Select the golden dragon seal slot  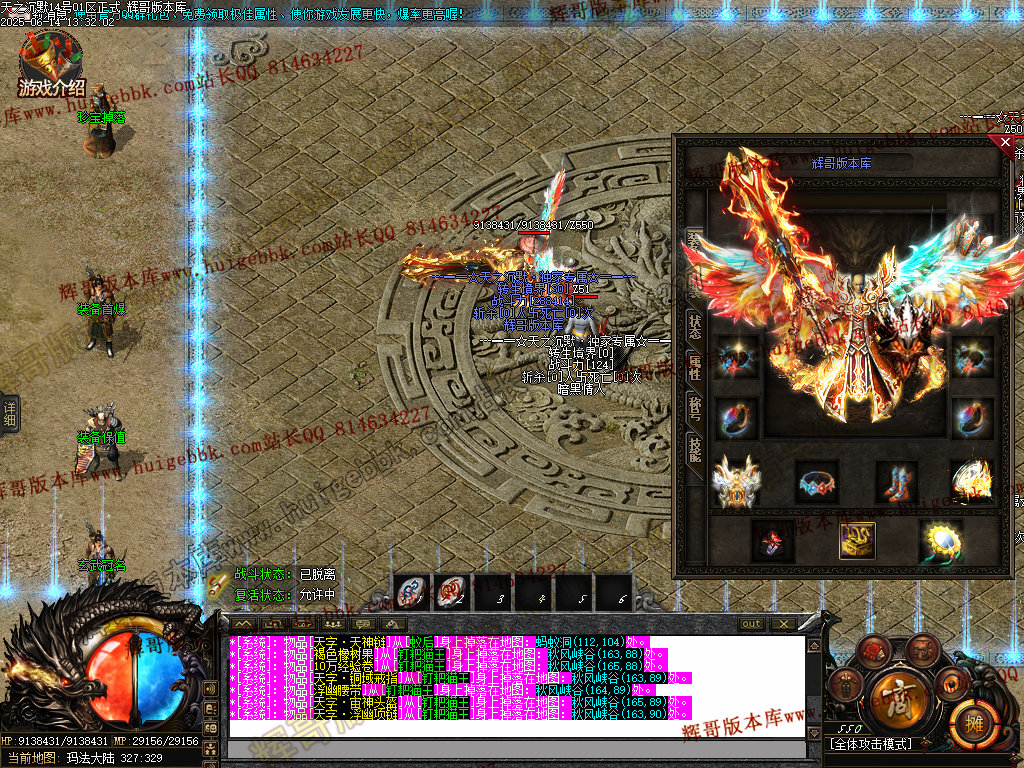coord(857,541)
